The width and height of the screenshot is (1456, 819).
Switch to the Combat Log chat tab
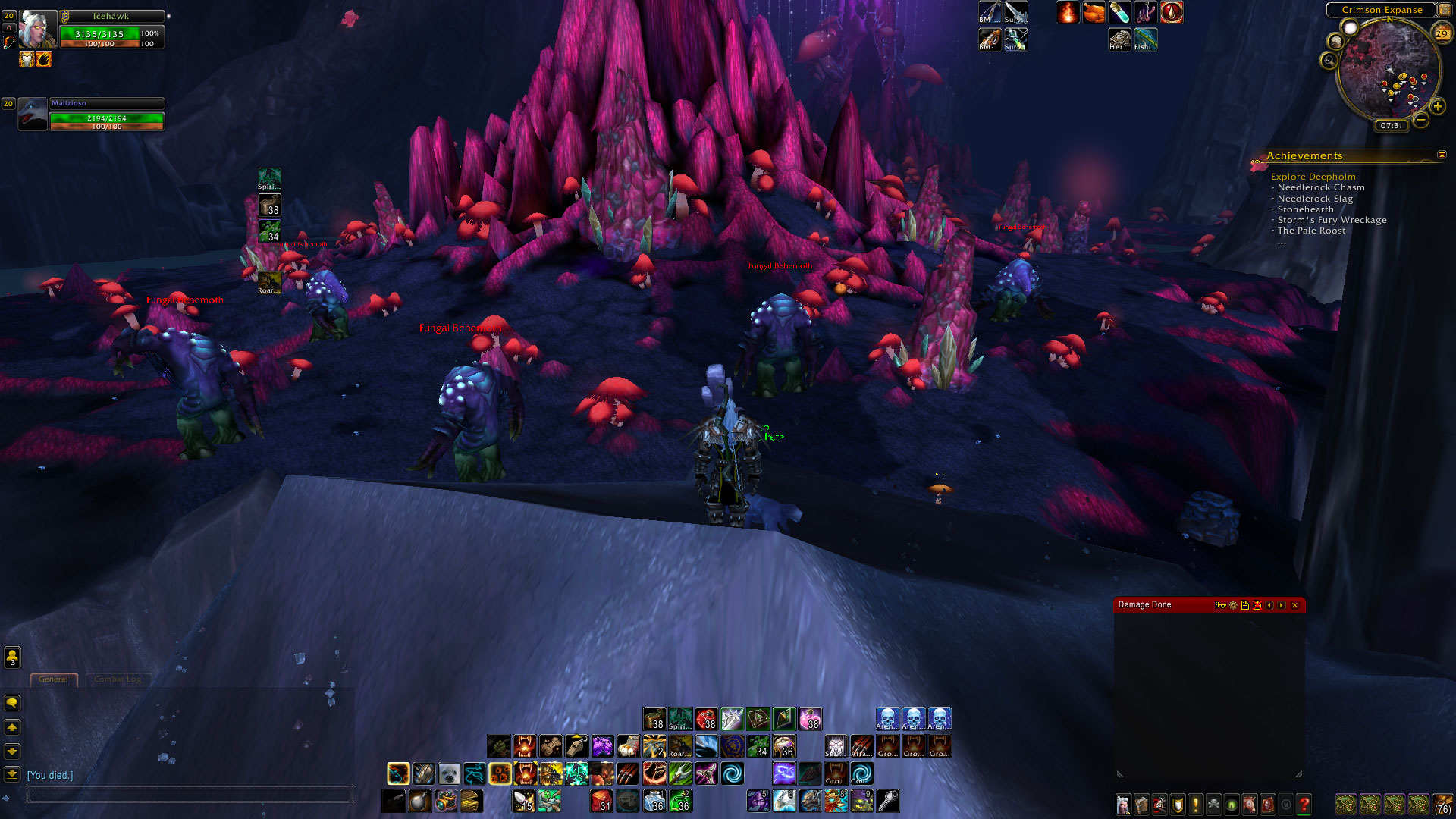point(118,679)
